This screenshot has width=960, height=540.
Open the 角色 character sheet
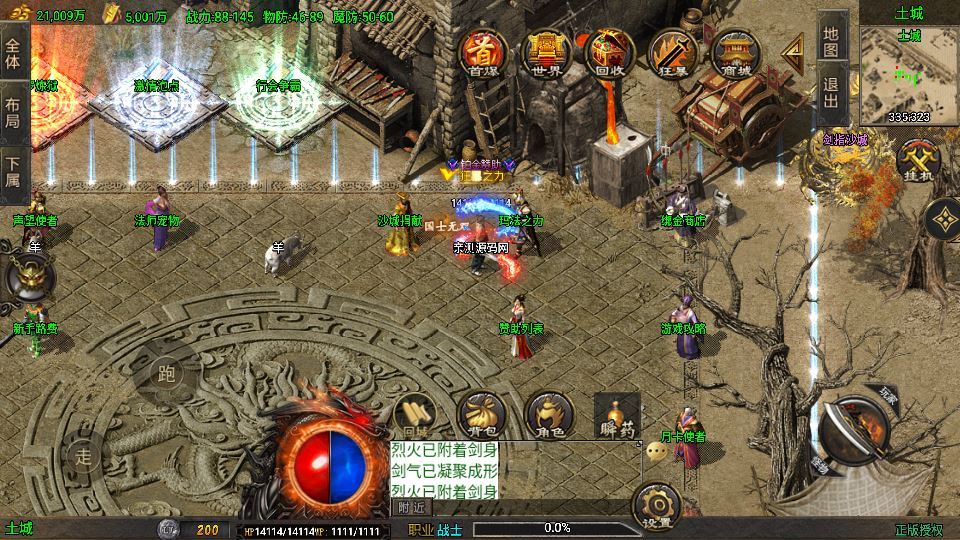coord(548,415)
